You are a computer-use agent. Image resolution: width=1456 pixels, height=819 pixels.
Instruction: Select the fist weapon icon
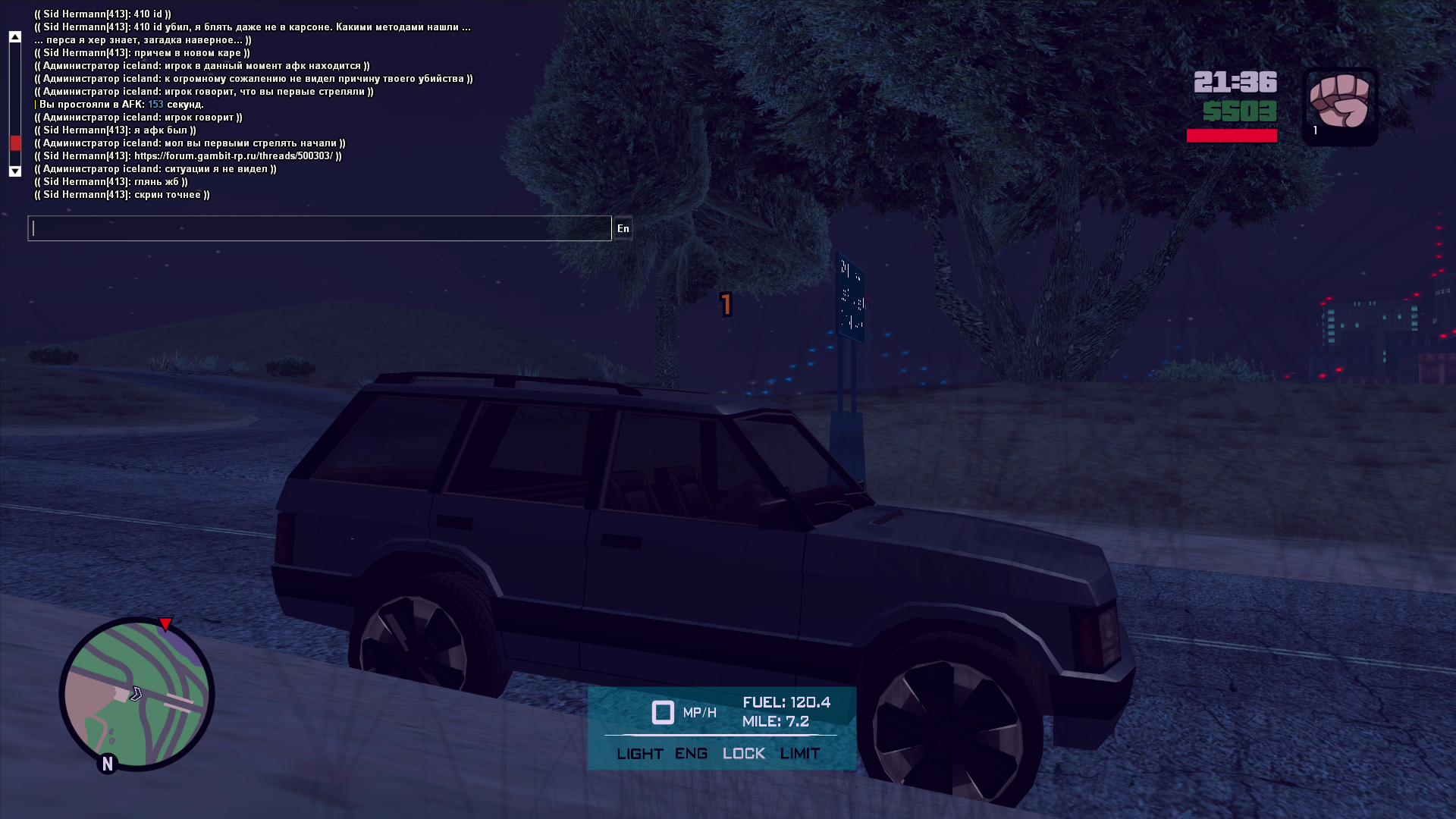click(x=1339, y=102)
